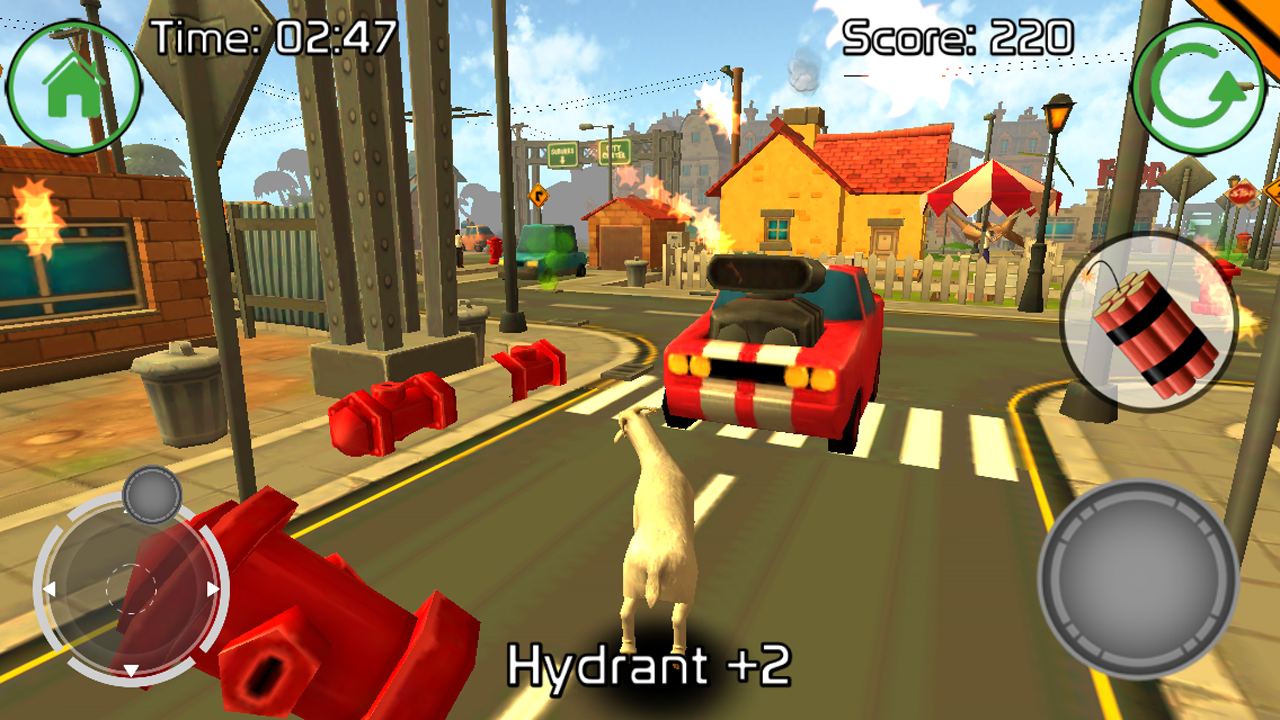Tap the joystick right arrow
The height and width of the screenshot is (720, 1280).
point(213,590)
